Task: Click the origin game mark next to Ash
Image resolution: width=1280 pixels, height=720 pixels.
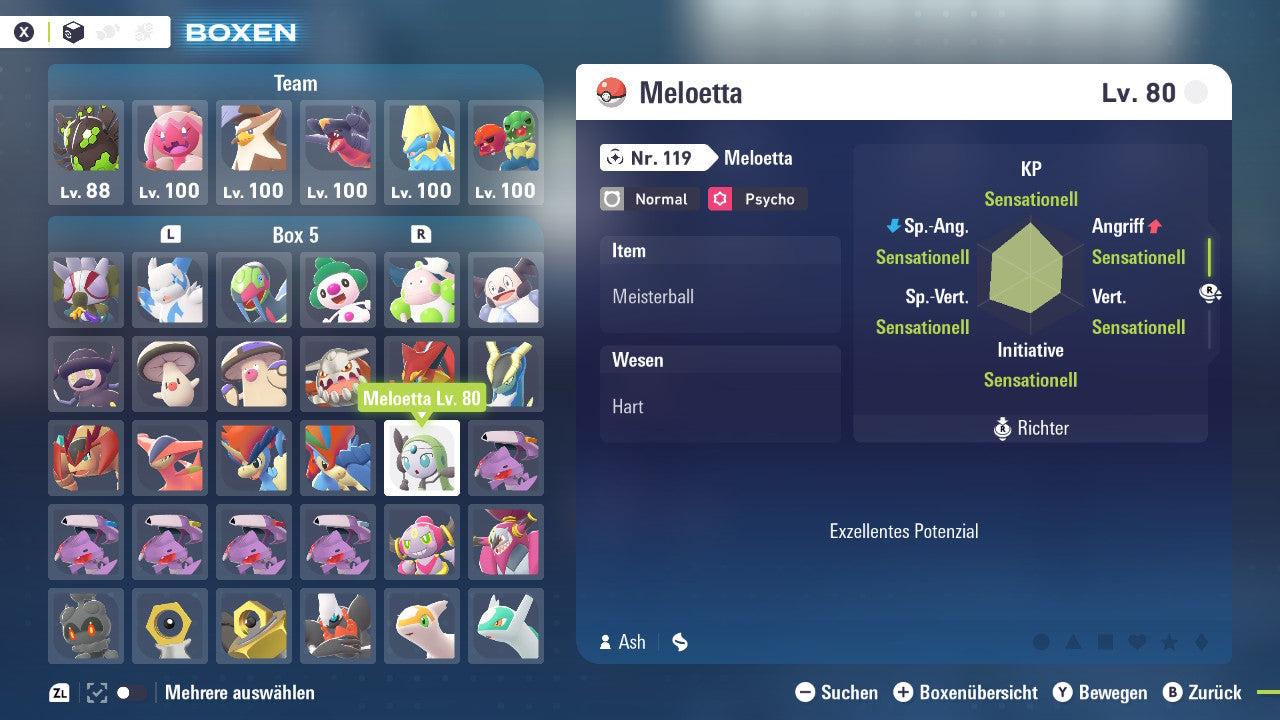Action: tap(679, 642)
